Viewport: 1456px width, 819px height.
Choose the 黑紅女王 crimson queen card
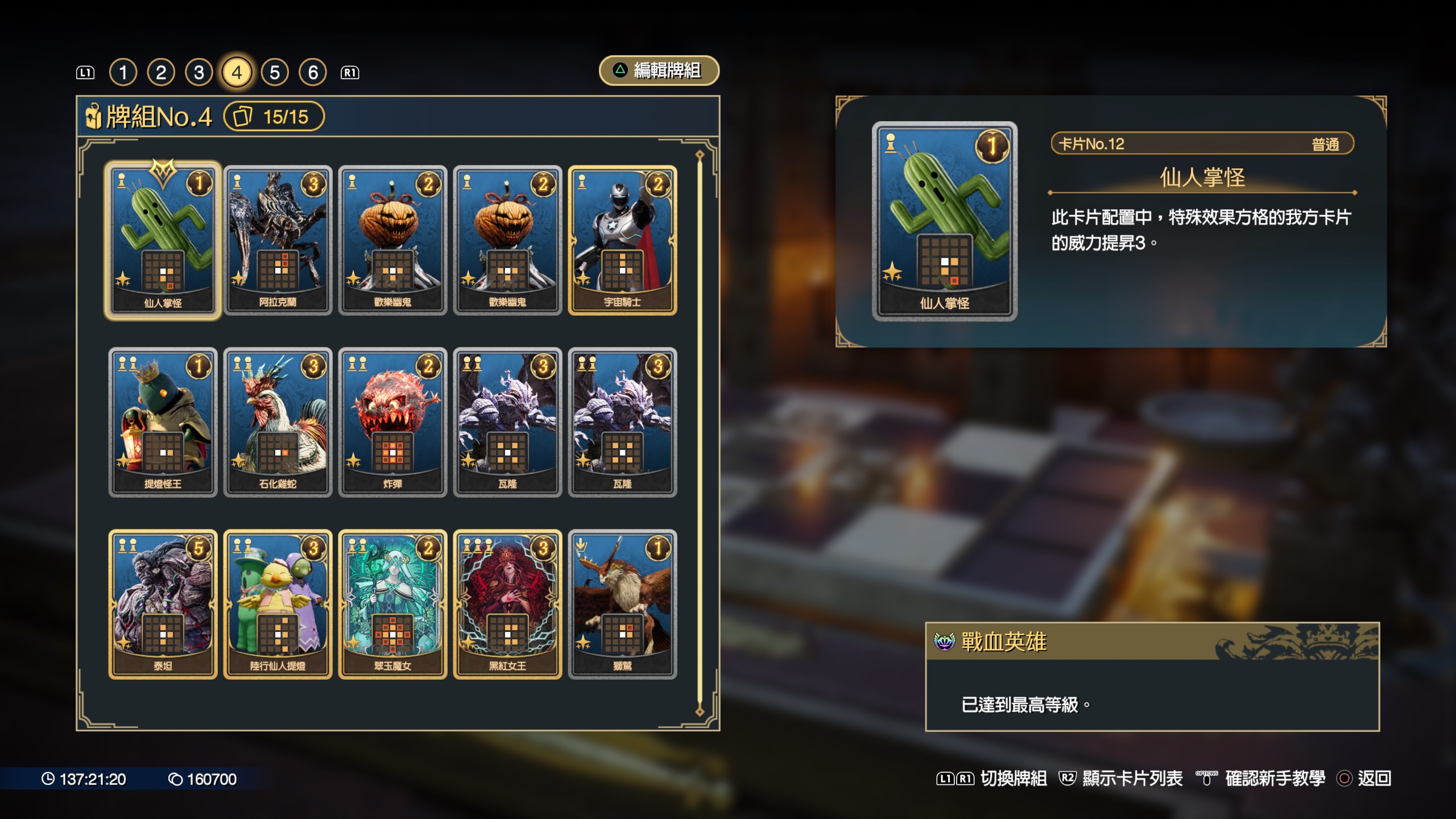(507, 604)
